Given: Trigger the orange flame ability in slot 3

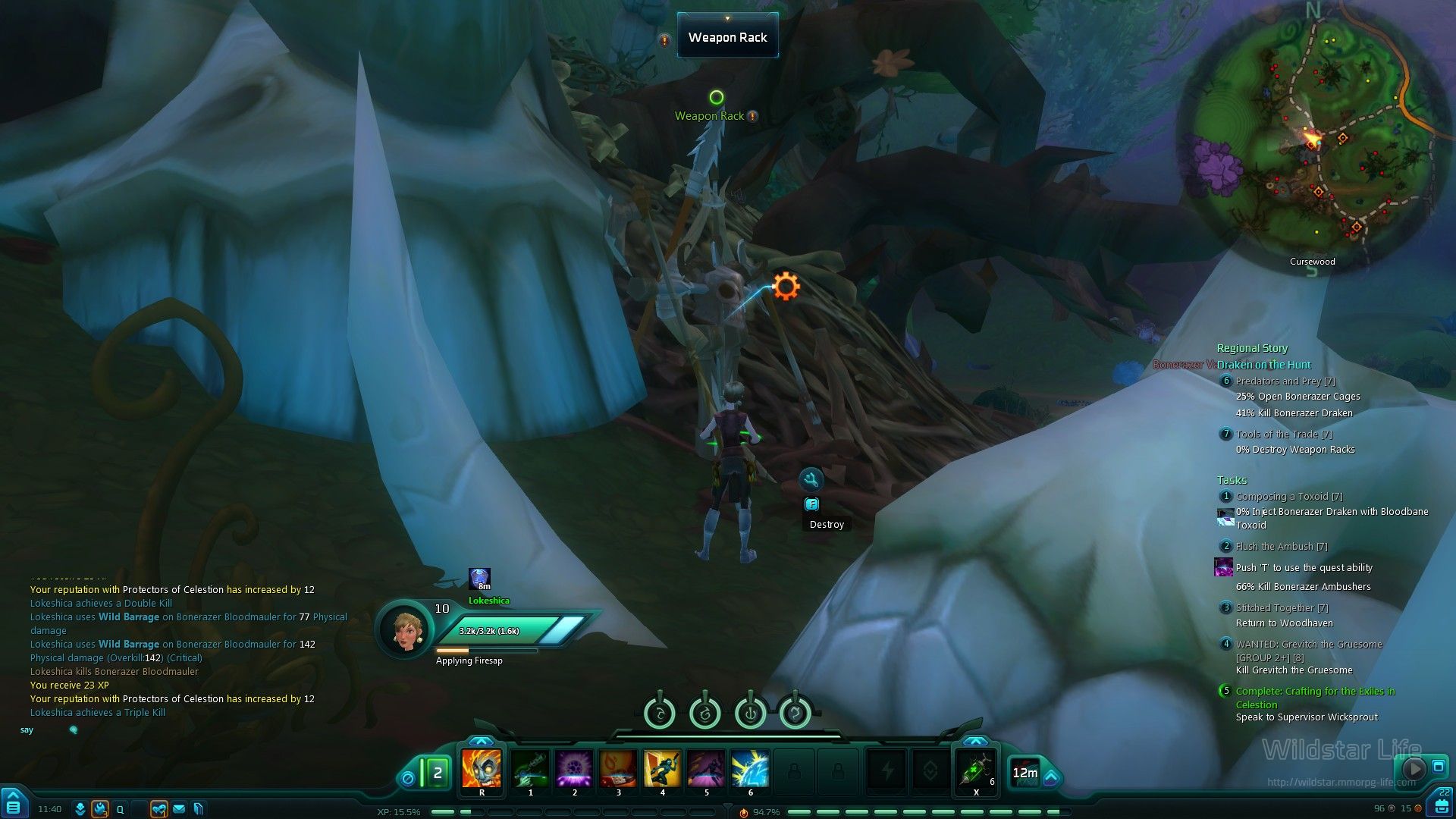Looking at the screenshot, I should point(618,768).
